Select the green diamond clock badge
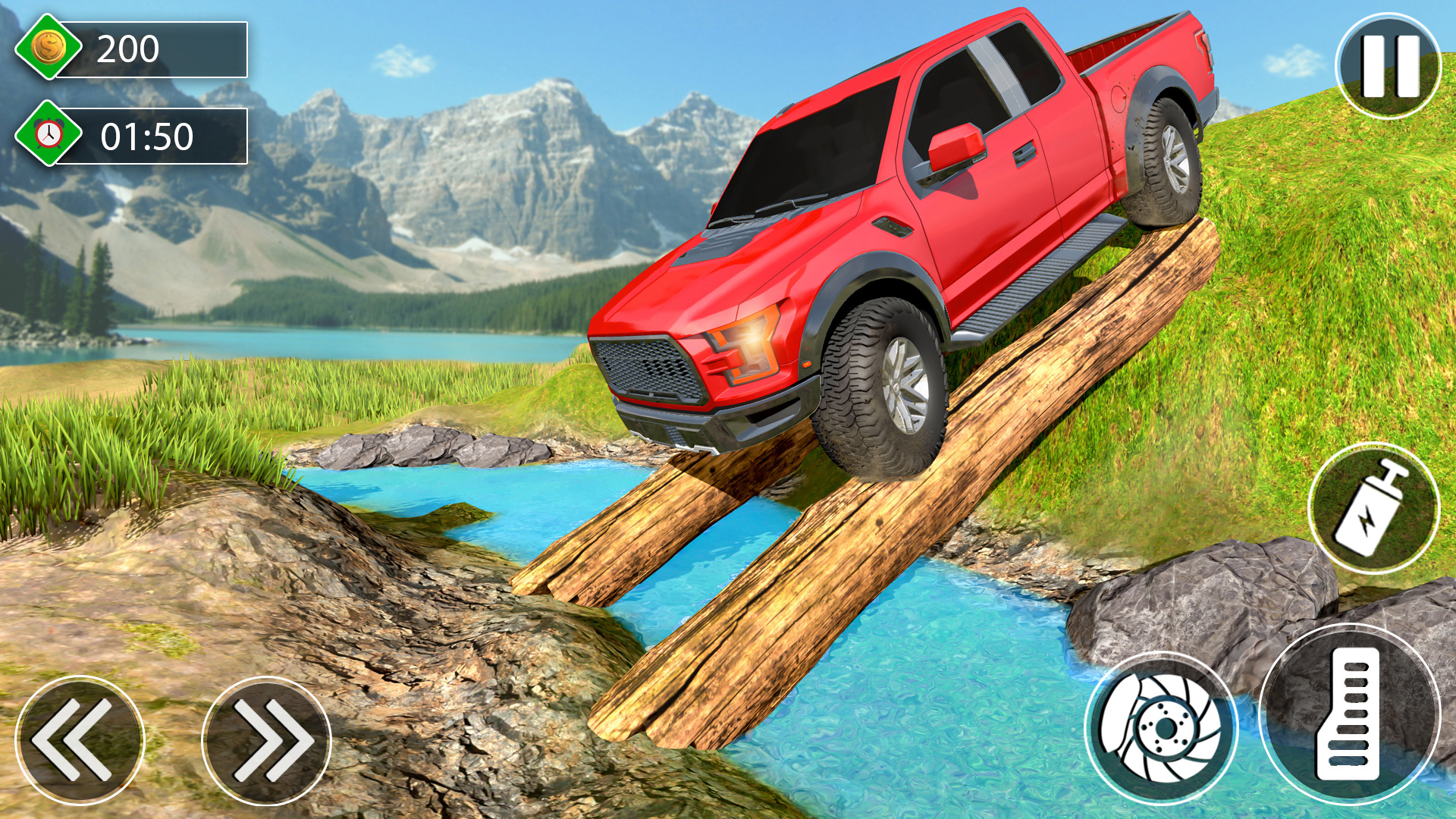 pos(47,138)
